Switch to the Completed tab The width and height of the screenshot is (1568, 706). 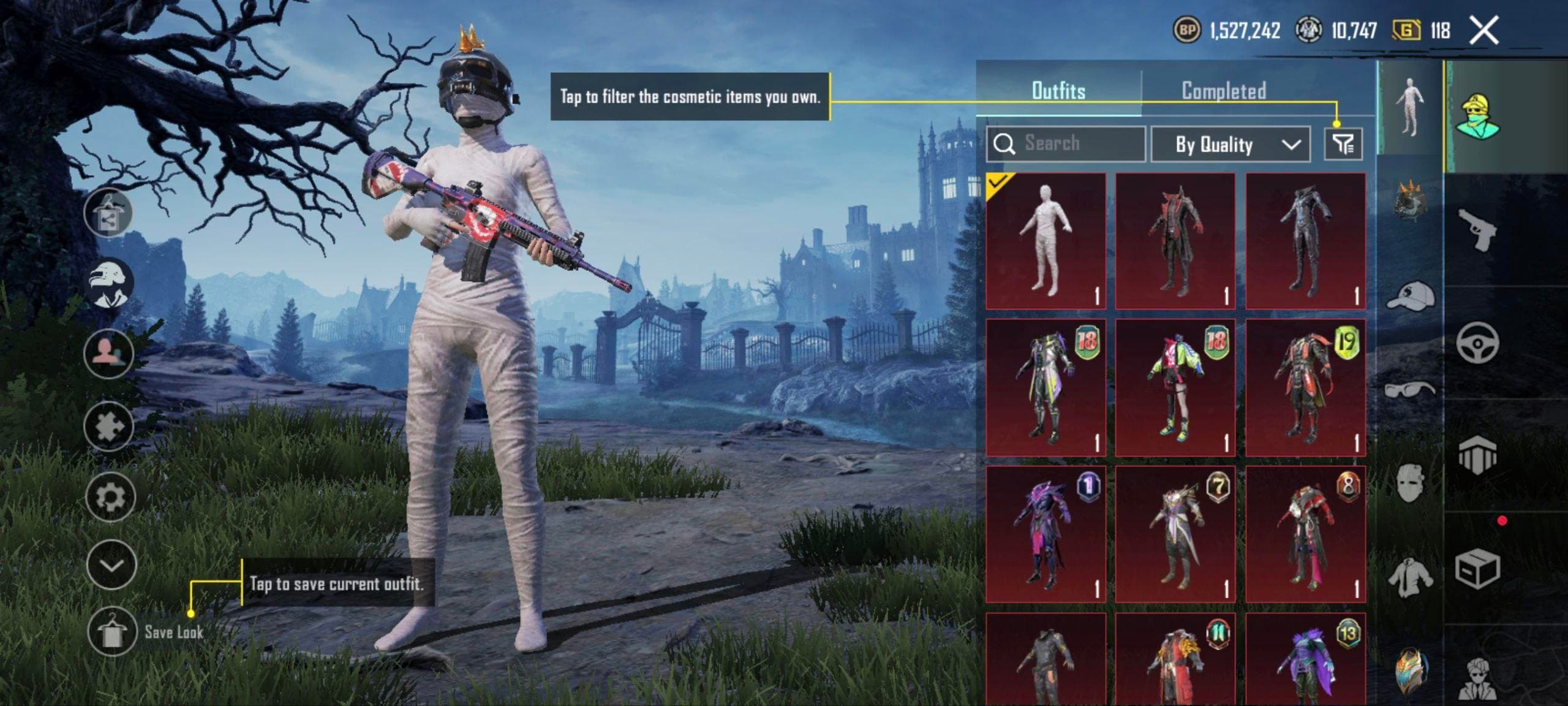pyautogui.click(x=1223, y=91)
